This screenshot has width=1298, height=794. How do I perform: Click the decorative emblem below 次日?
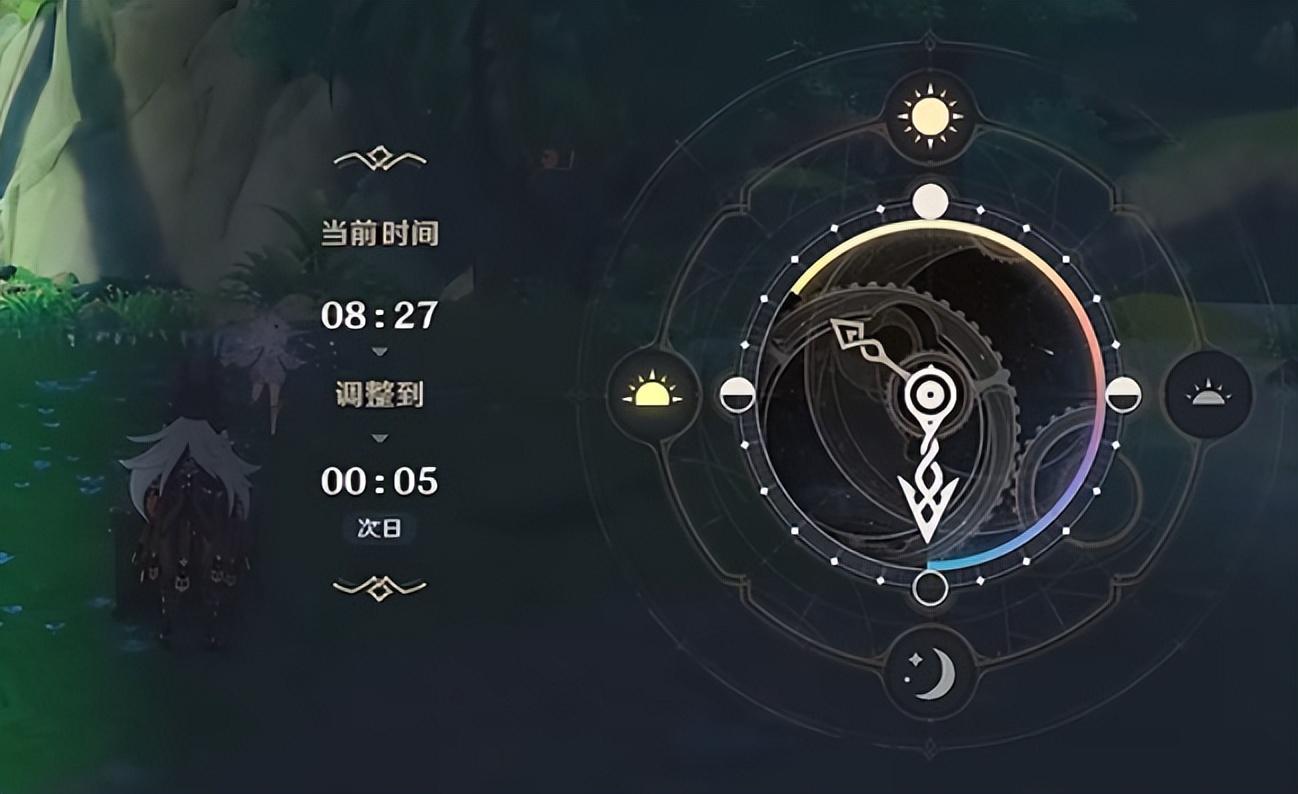378,587
